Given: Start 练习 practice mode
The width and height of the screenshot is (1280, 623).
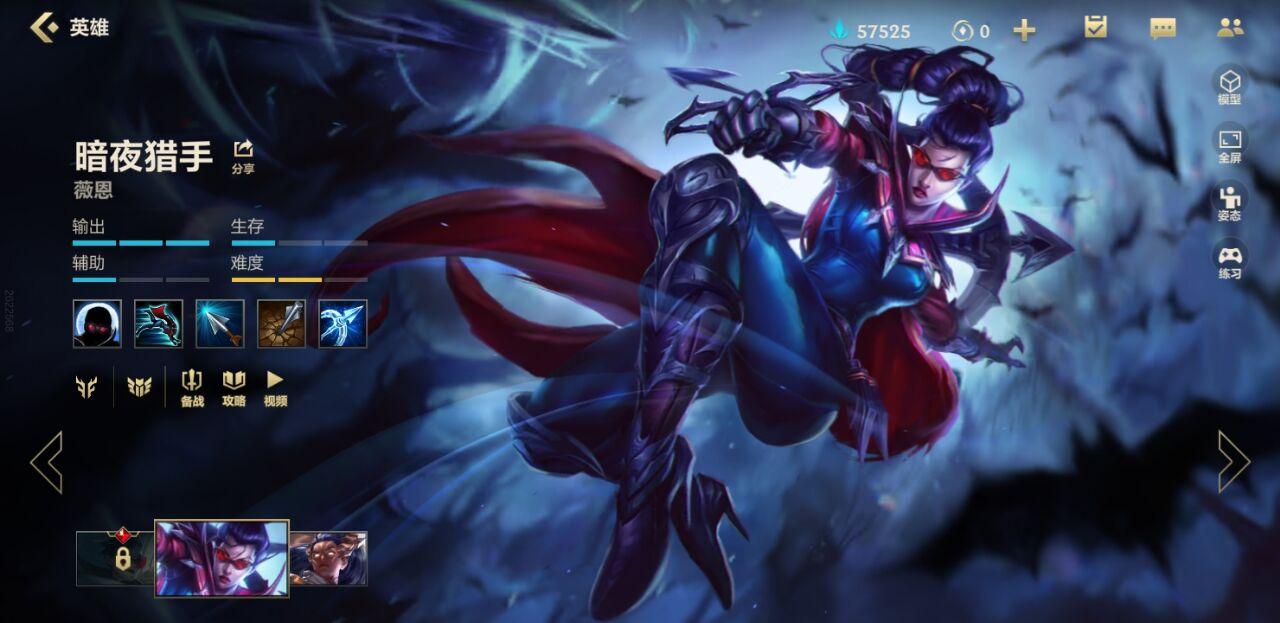Looking at the screenshot, I should pos(1229,259).
